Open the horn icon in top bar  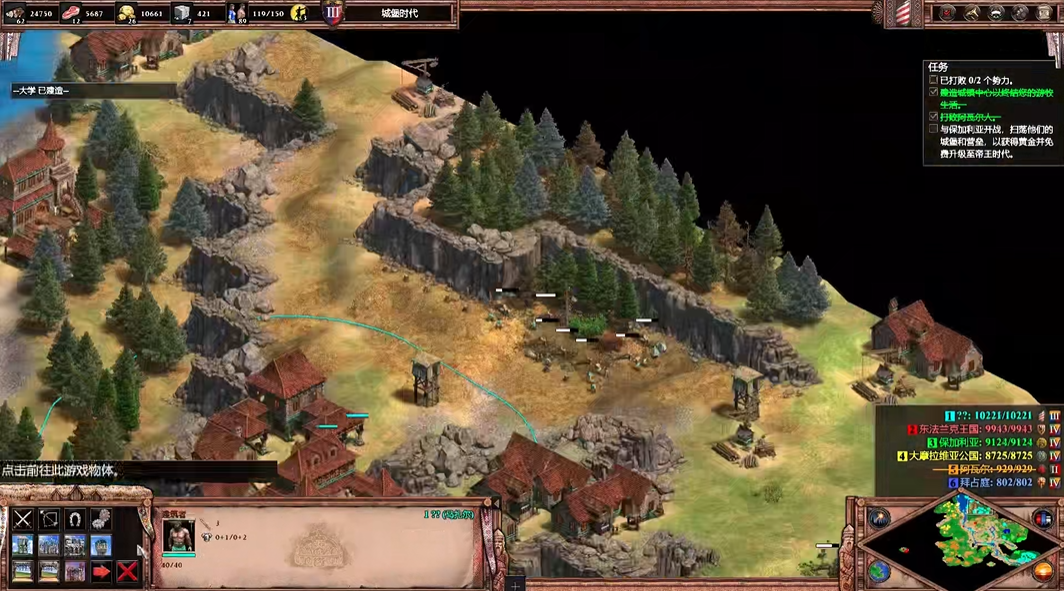pos(970,13)
